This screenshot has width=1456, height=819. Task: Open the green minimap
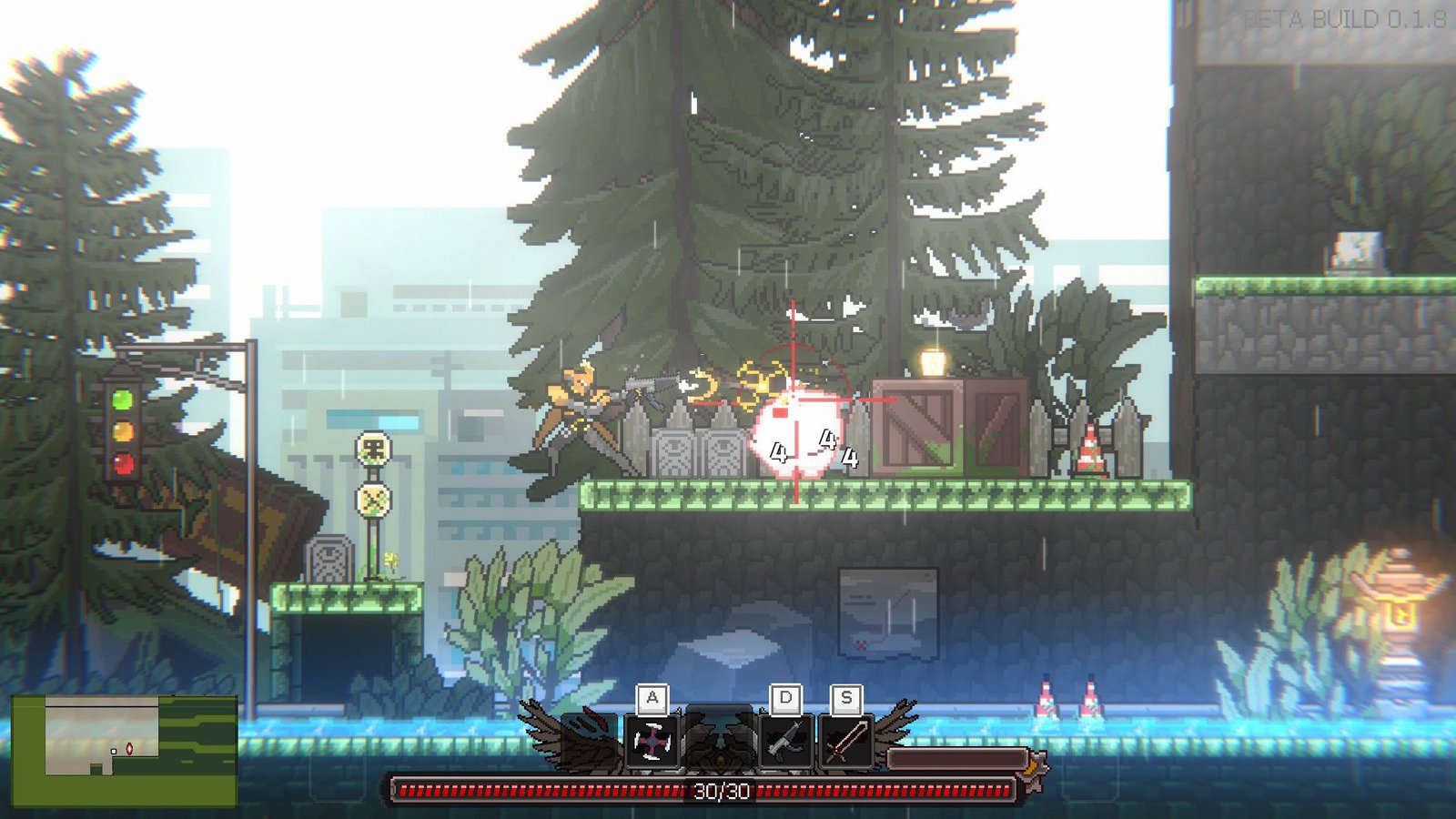125,751
